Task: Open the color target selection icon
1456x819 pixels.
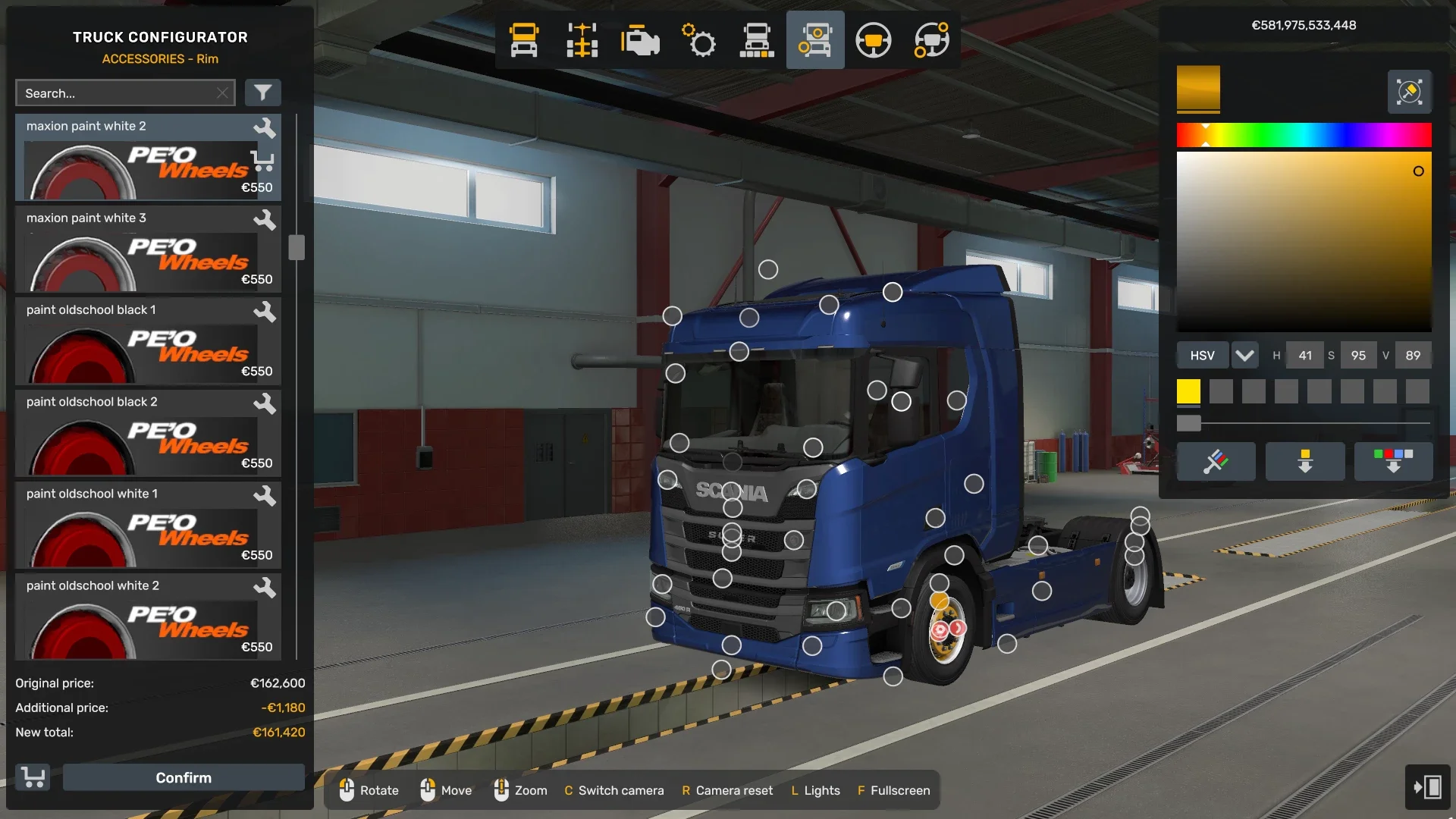Action: [x=1408, y=91]
